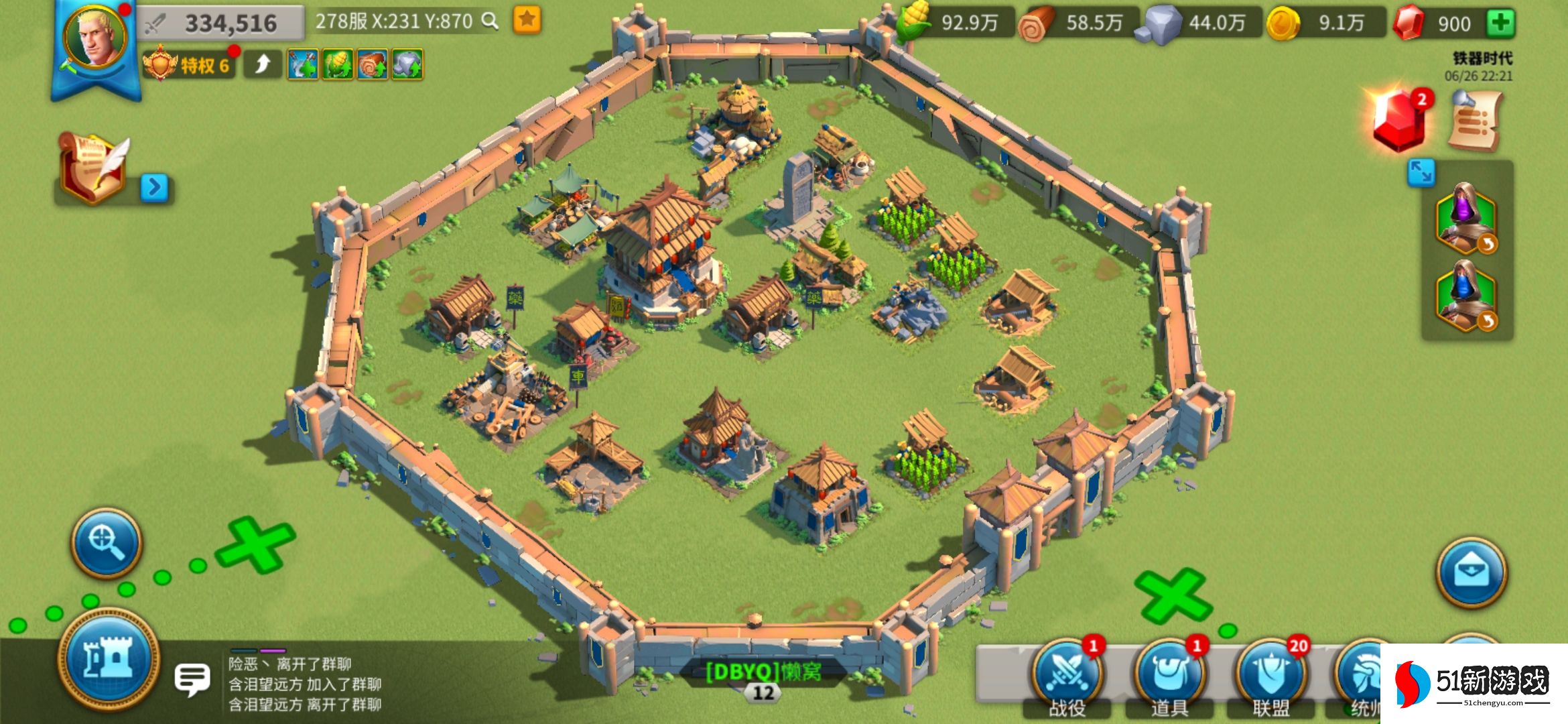
Task: Tap the corn food boost icon
Action: pos(338,65)
